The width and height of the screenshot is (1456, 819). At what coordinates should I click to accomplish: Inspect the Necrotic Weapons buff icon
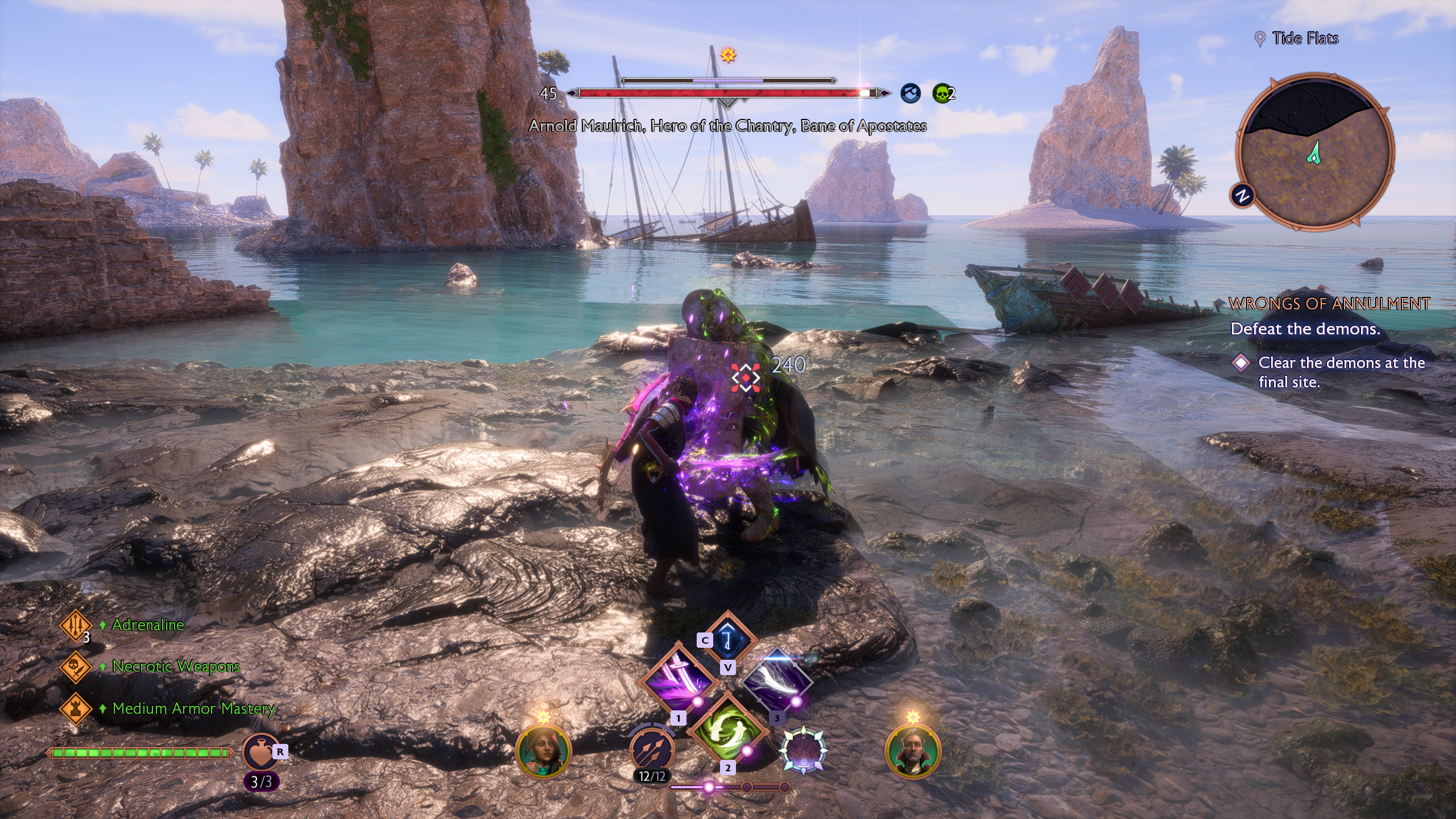[x=75, y=667]
